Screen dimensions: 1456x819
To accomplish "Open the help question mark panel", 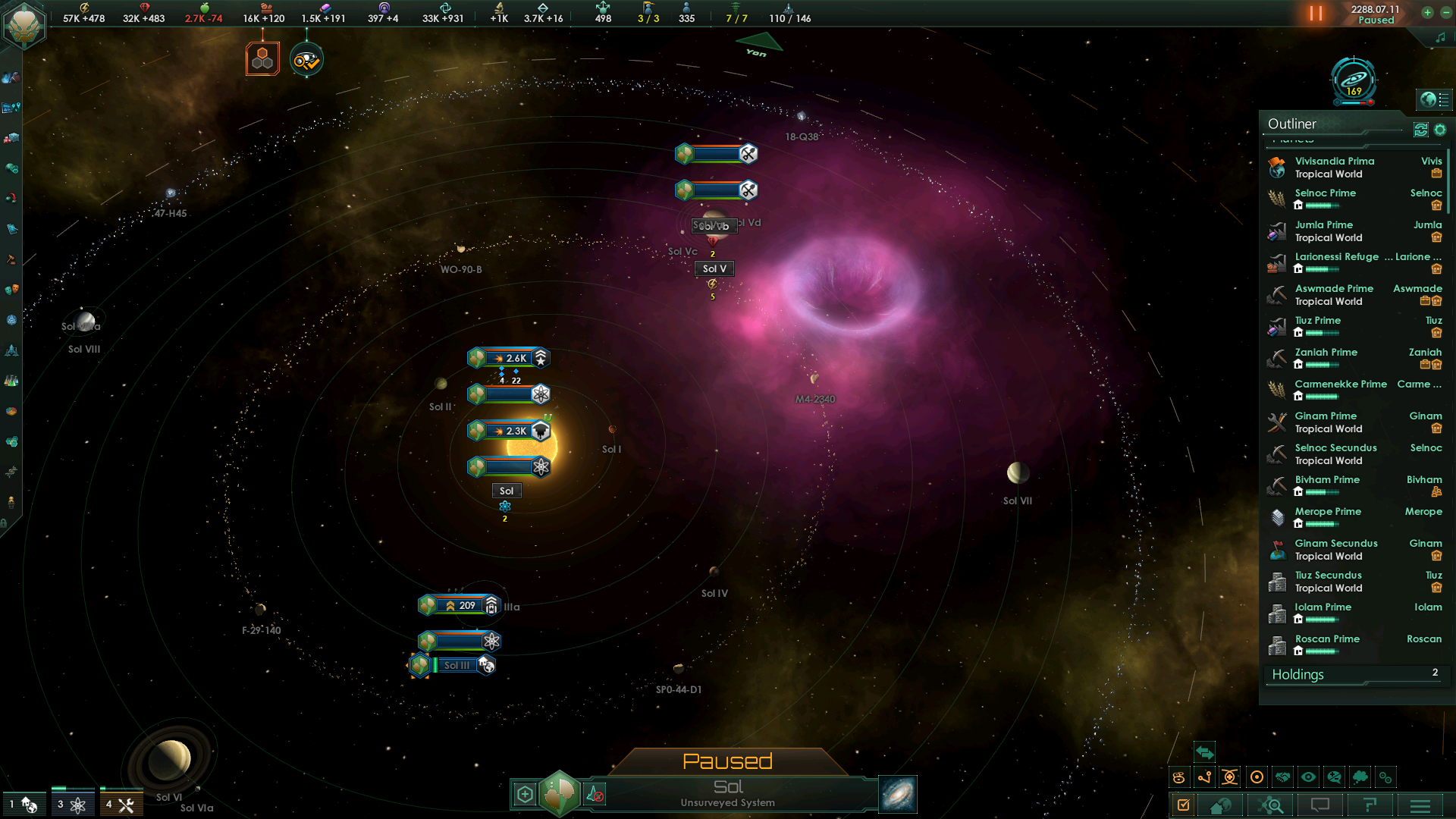I will pyautogui.click(x=1370, y=805).
